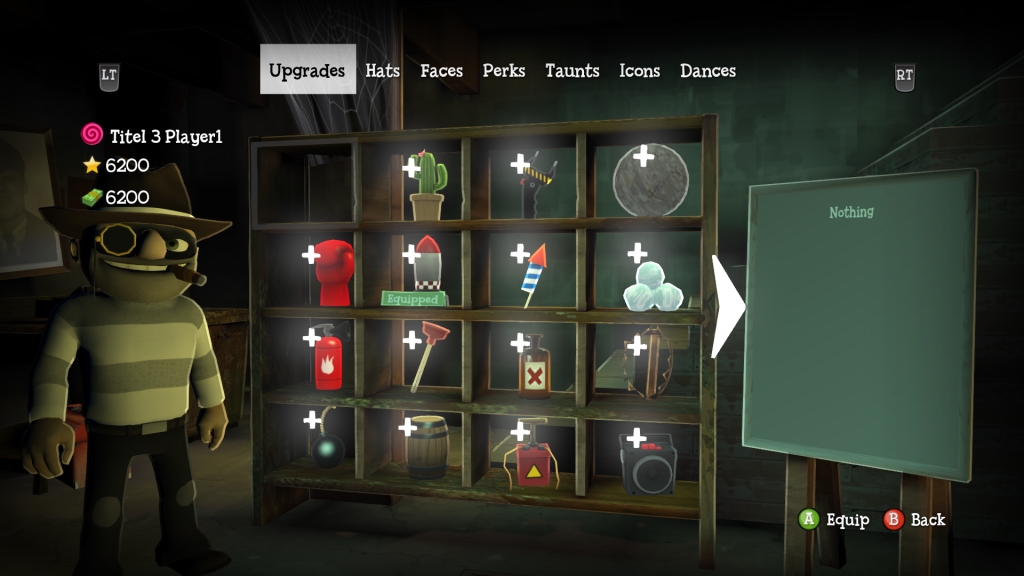Switch to the Icons tab
The width and height of the screenshot is (1024, 576).
pyautogui.click(x=639, y=71)
